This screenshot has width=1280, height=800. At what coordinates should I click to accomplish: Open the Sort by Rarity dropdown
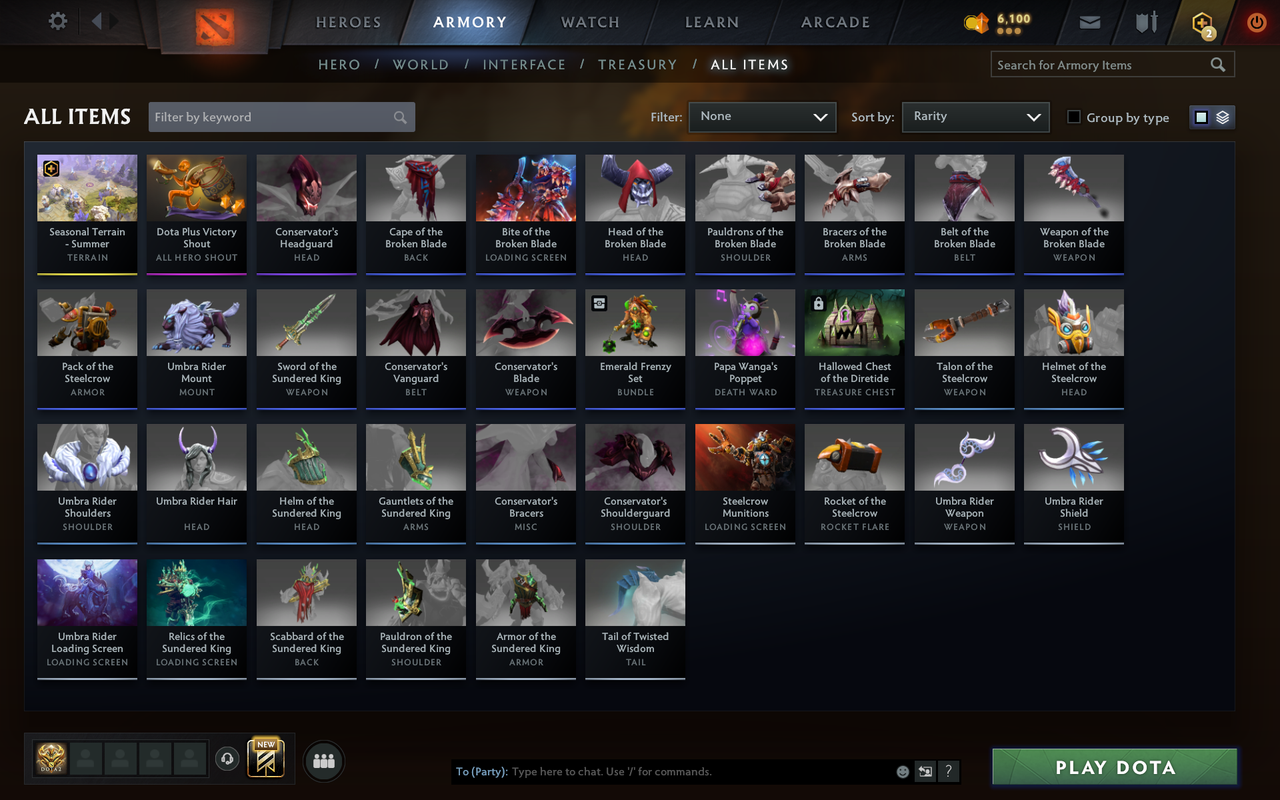click(975, 117)
